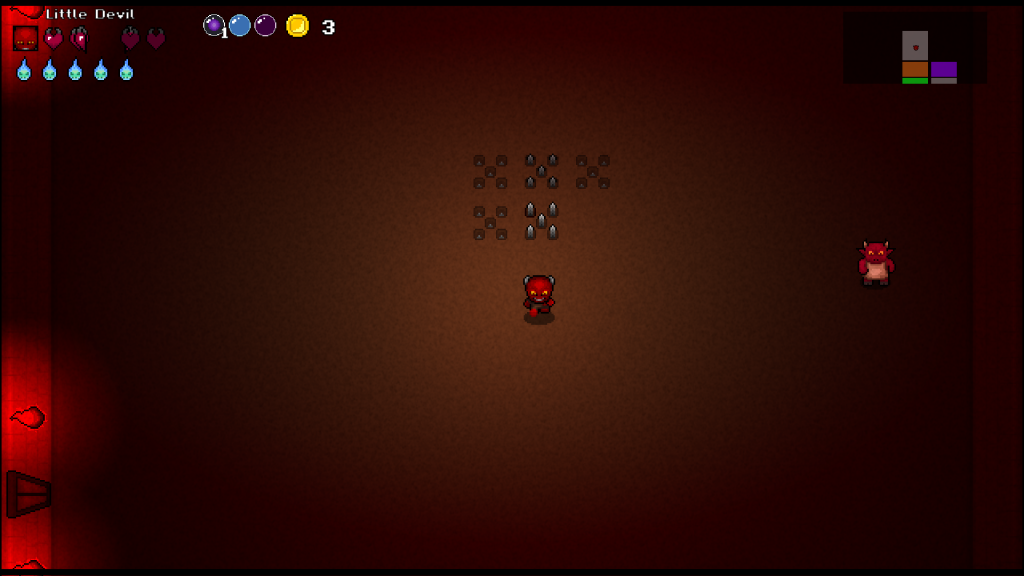The height and width of the screenshot is (576, 1024).
Task: Select the dark purple orb item
Action: tap(265, 25)
